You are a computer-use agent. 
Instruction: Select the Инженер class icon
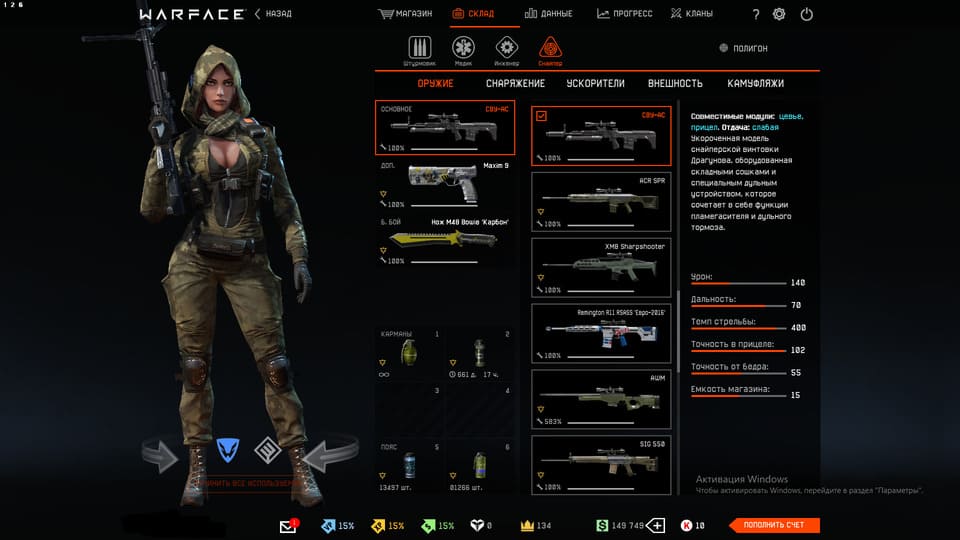tap(507, 49)
